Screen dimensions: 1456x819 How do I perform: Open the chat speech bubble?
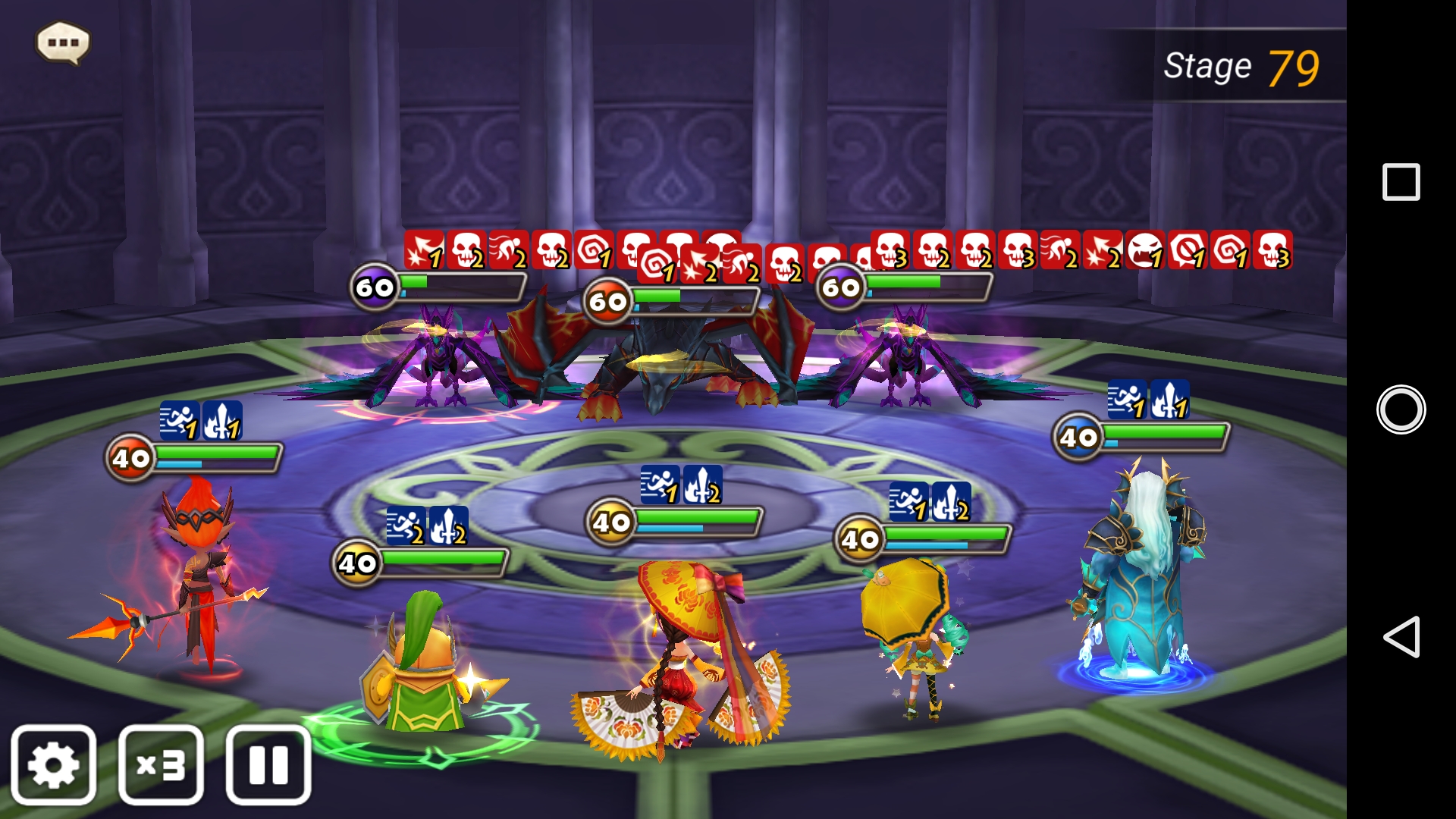pyautogui.click(x=63, y=42)
